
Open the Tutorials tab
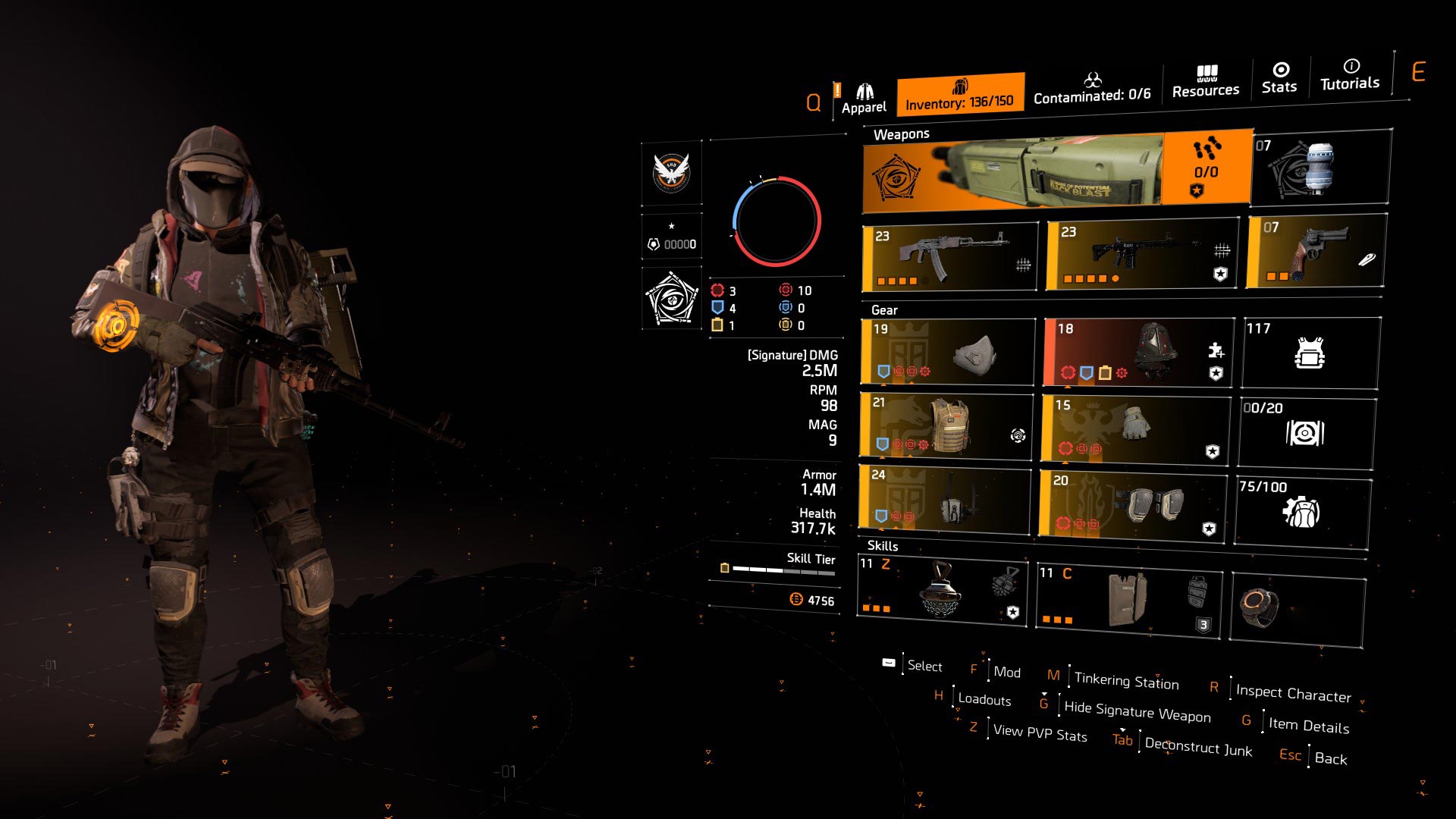[1350, 75]
